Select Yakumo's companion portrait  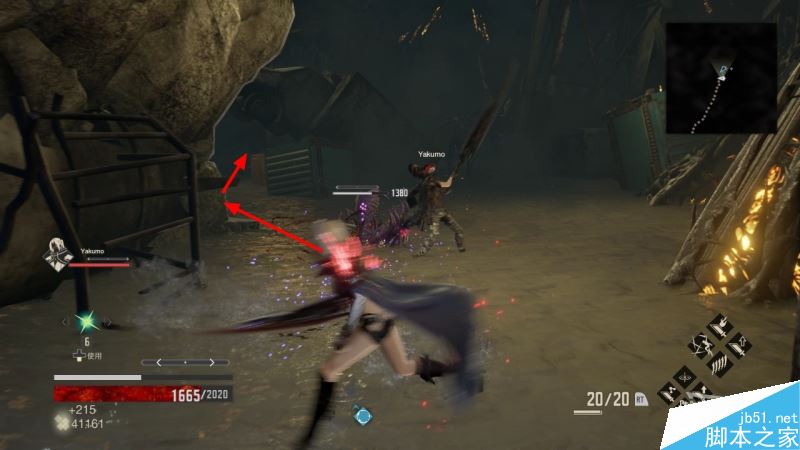pyautogui.click(x=57, y=256)
